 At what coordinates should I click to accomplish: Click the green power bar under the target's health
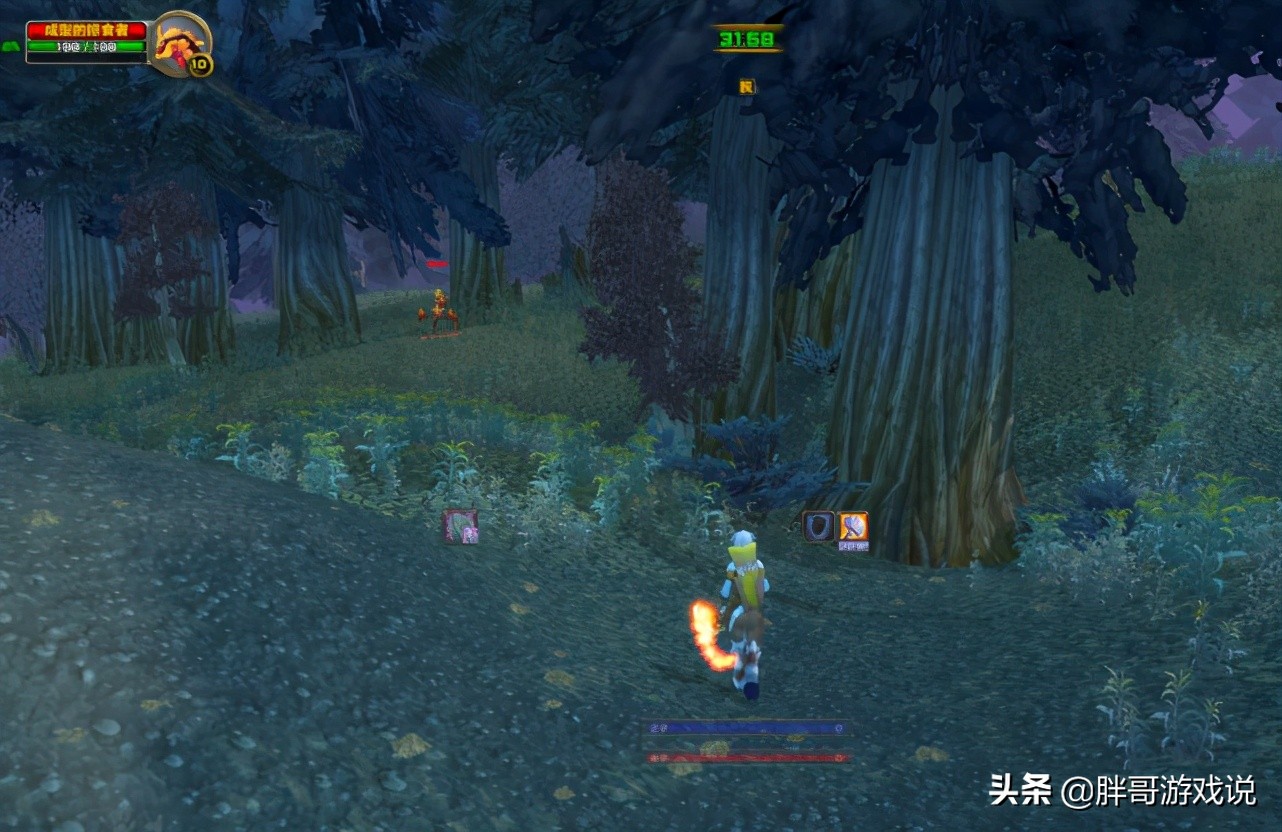pos(86,46)
